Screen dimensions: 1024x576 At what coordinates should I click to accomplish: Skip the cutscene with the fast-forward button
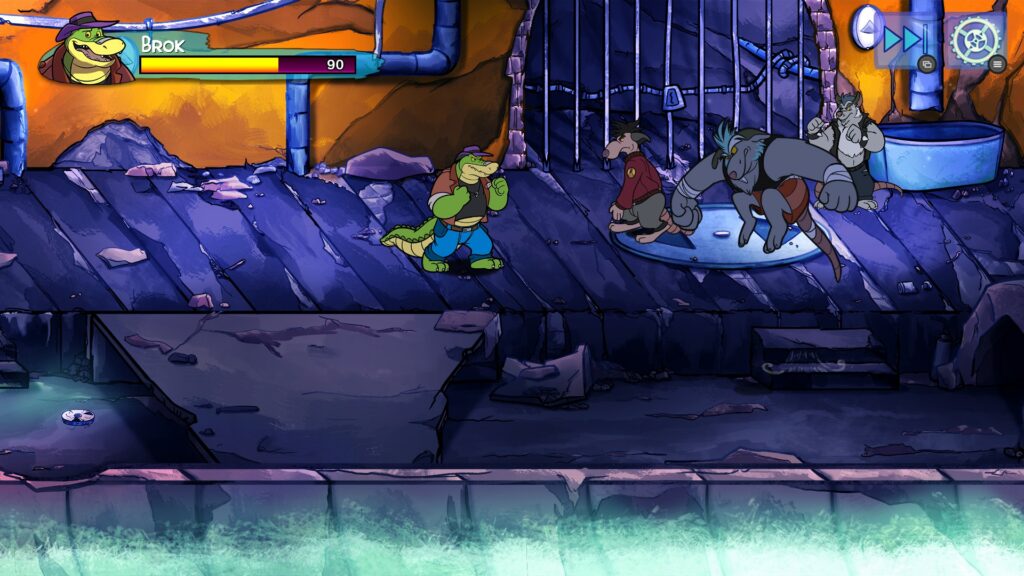905,39
